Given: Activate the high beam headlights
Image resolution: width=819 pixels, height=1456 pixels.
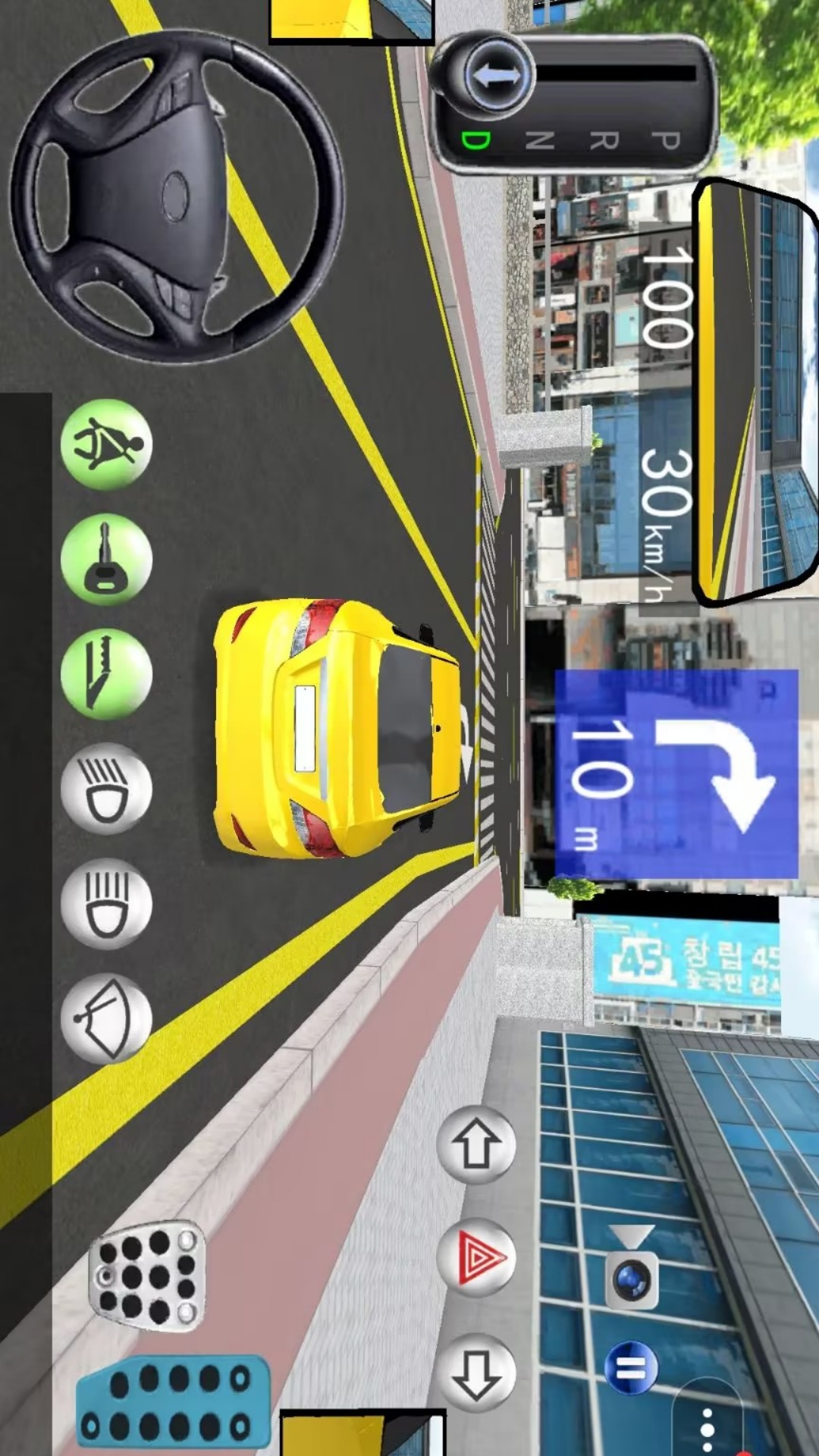Looking at the screenshot, I should pos(106,904).
